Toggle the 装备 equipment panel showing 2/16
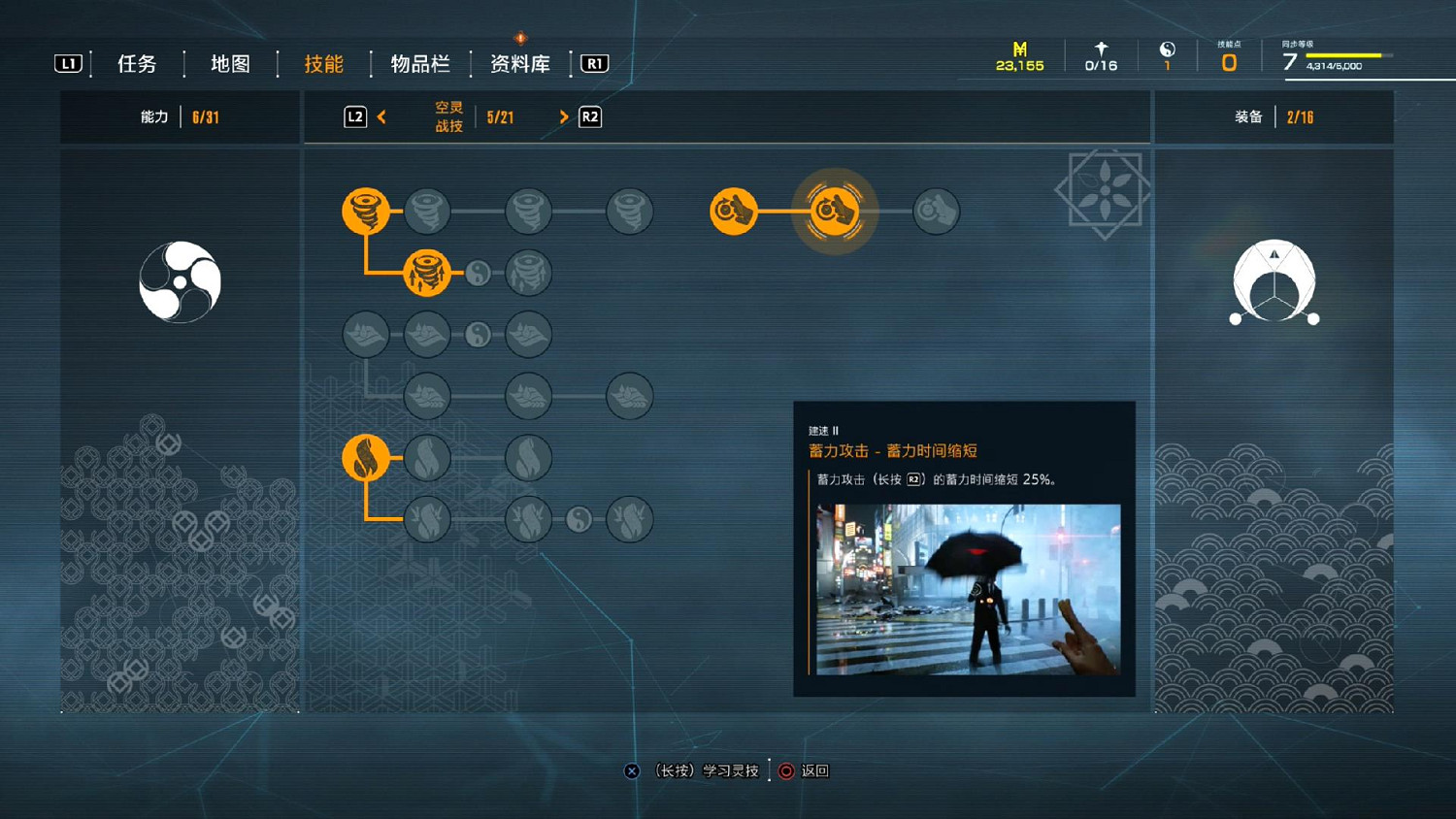The image size is (1456, 819). click(x=1276, y=116)
